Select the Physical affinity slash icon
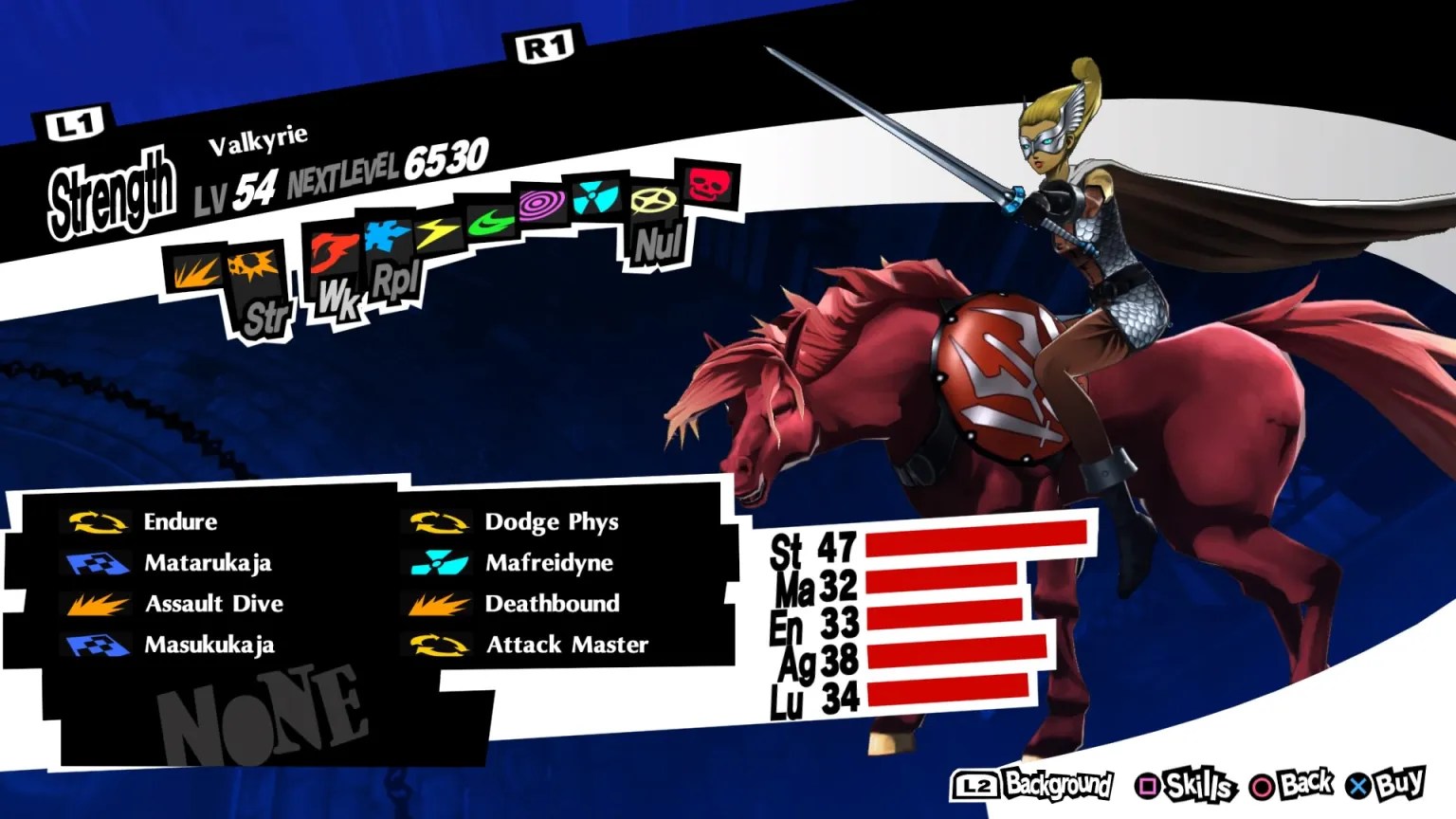The width and height of the screenshot is (1456, 819). (x=194, y=270)
